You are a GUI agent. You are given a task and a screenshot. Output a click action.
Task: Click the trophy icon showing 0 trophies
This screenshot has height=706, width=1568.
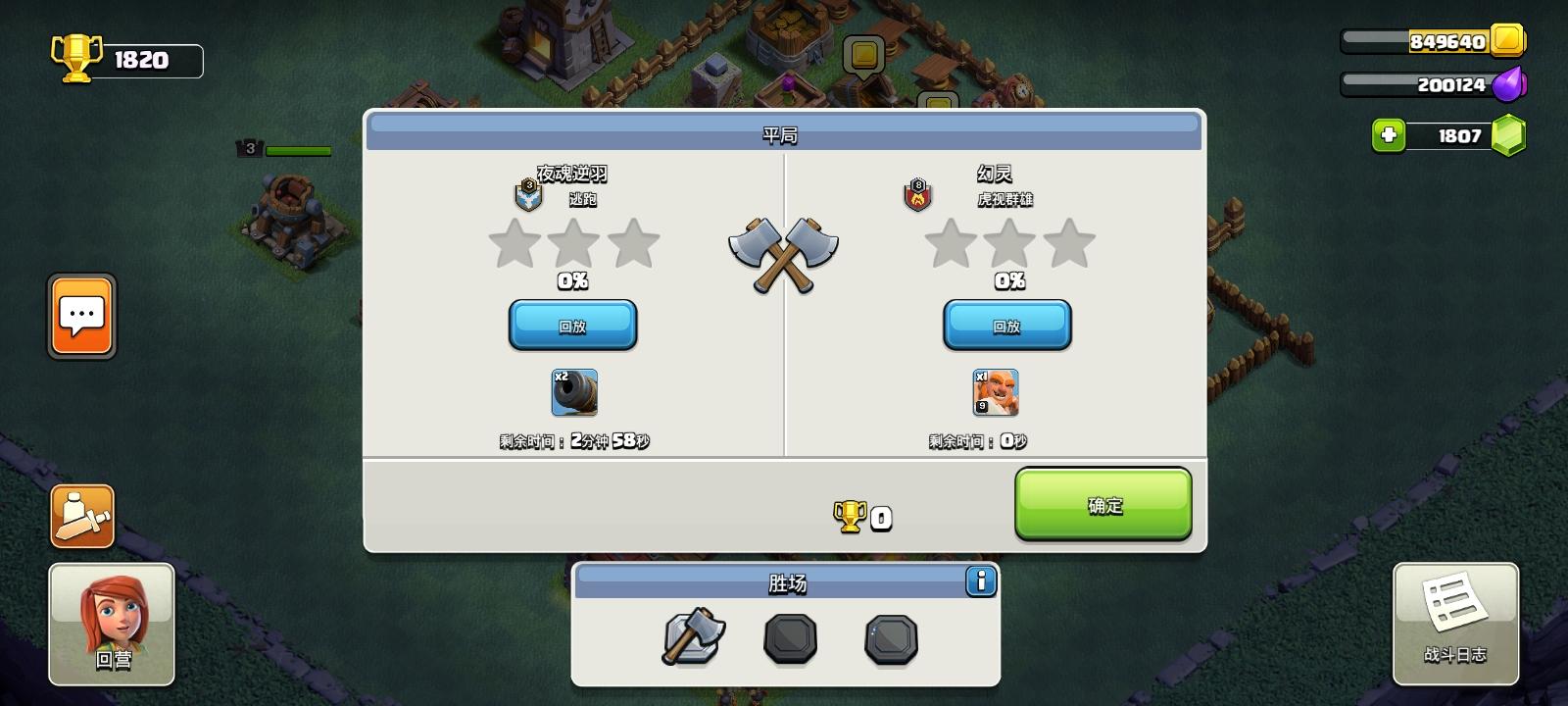coord(852,515)
